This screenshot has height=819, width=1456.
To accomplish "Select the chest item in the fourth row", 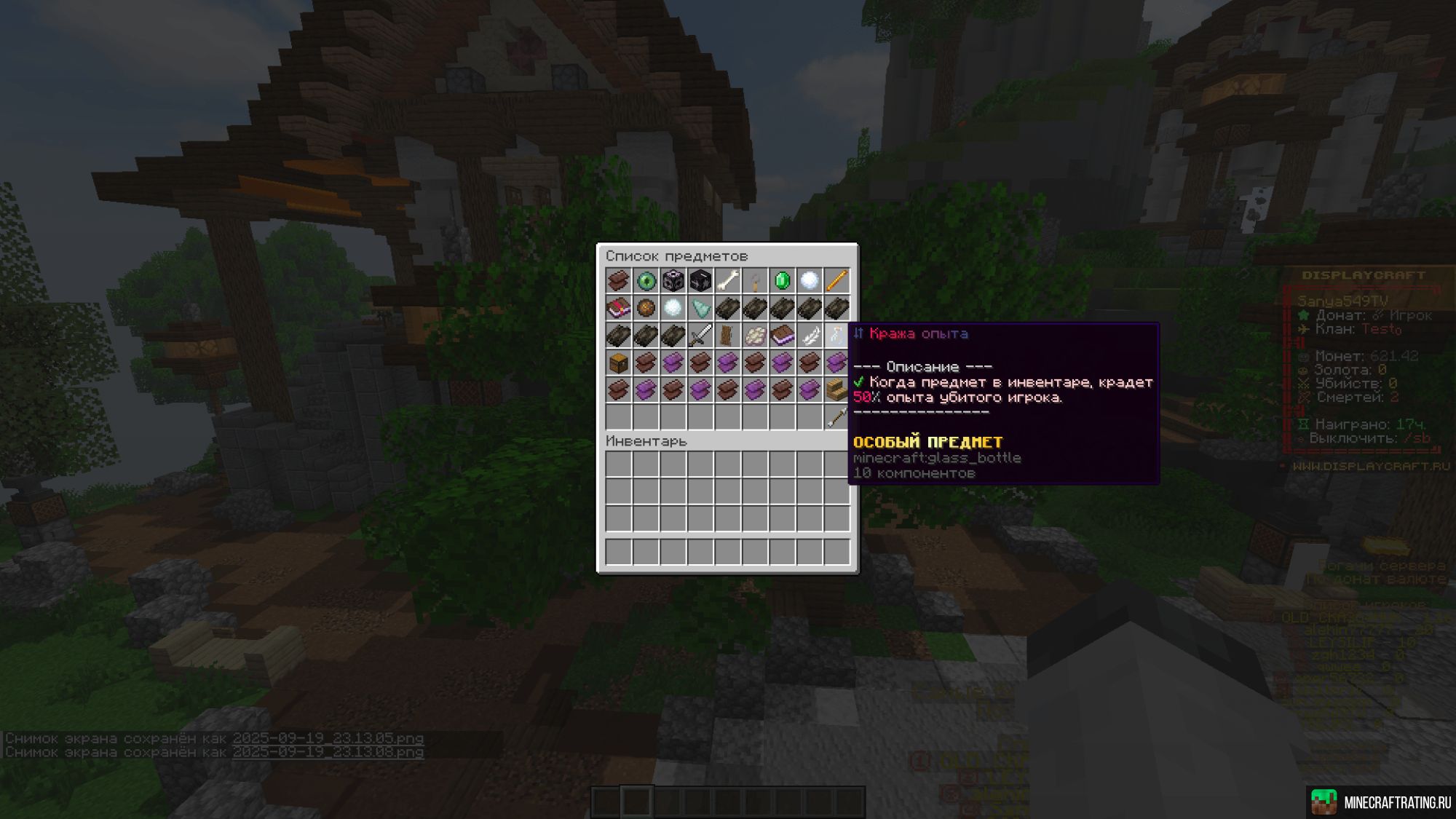I will point(619,362).
